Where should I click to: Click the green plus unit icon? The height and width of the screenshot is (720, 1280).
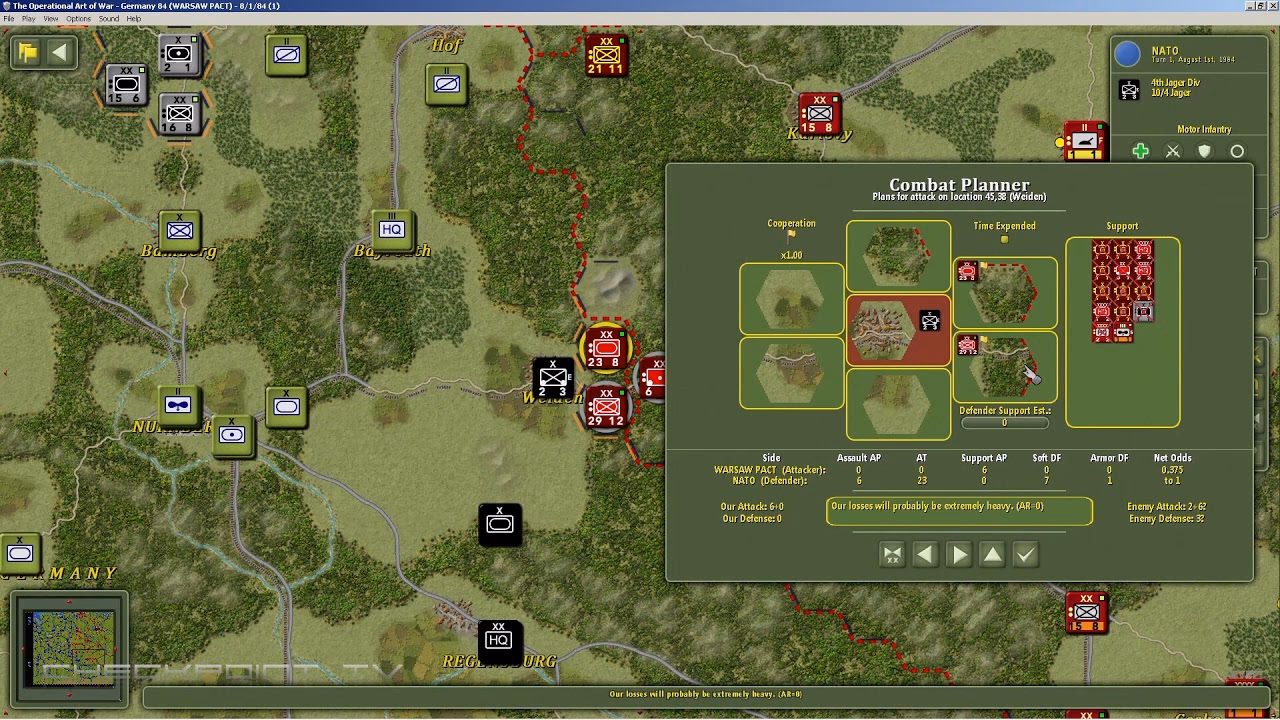pyautogui.click(x=1140, y=151)
